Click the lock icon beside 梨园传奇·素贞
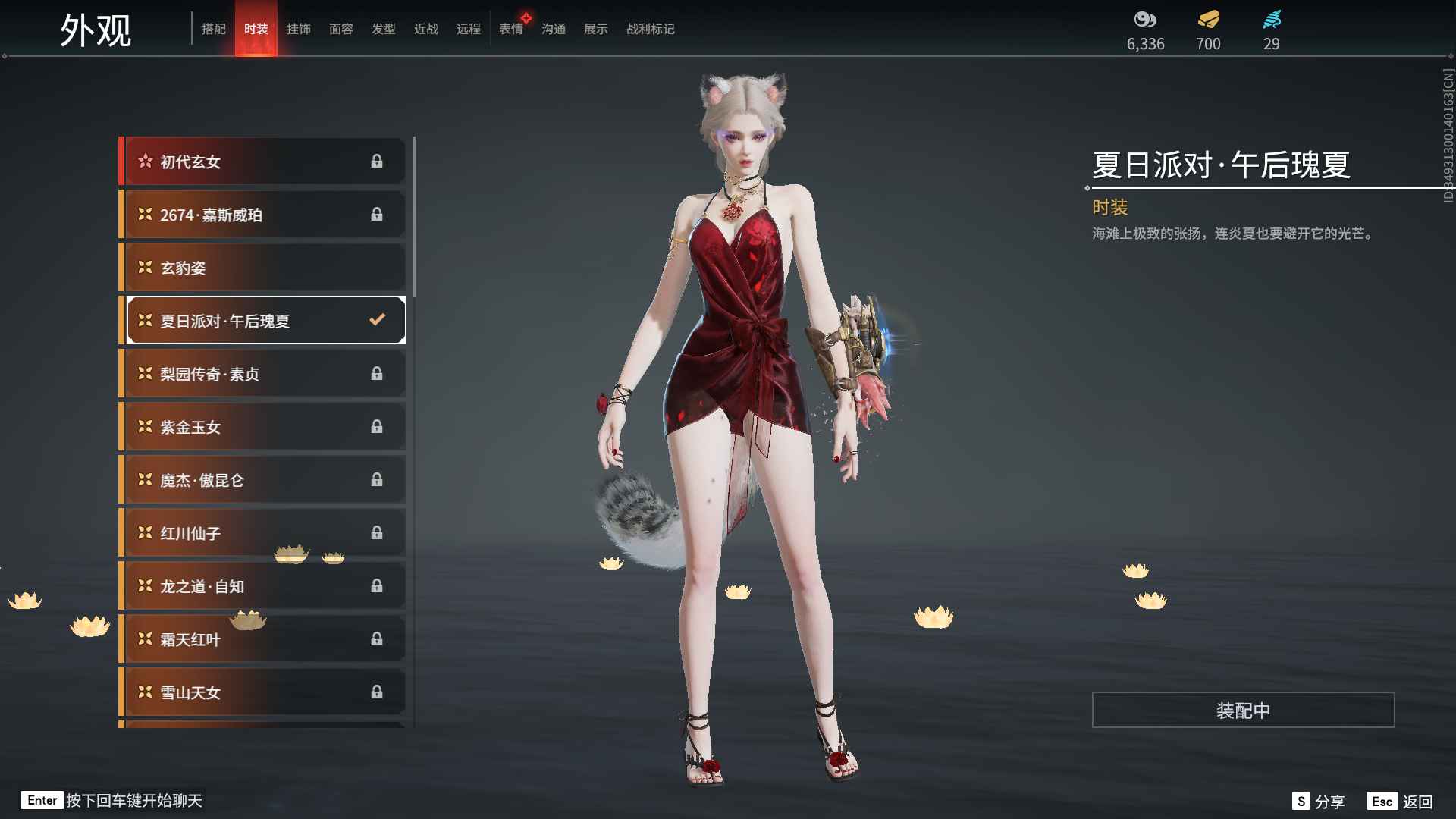Viewport: 1456px width, 819px height. click(377, 373)
